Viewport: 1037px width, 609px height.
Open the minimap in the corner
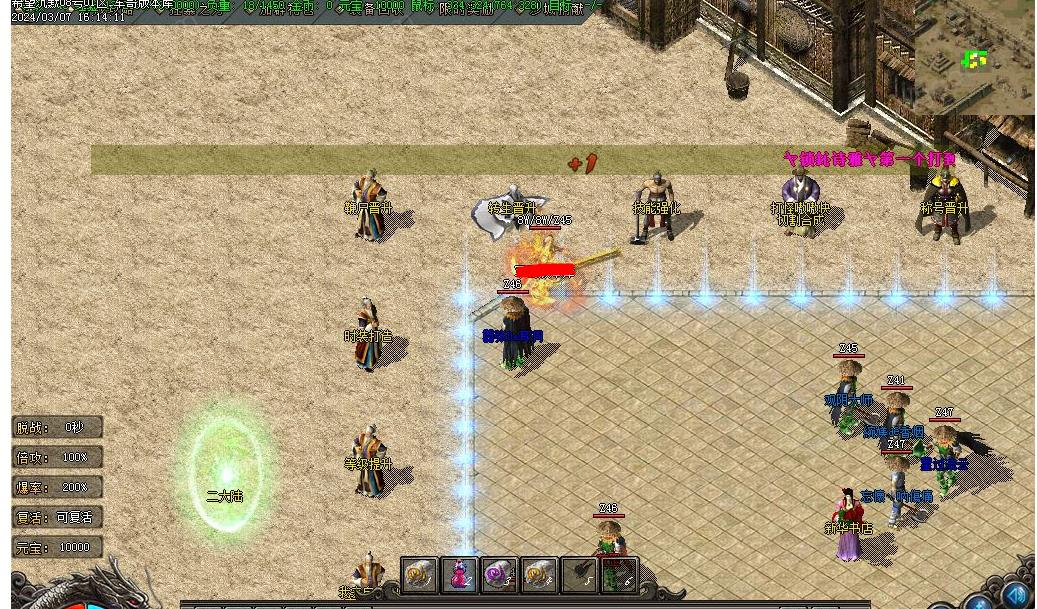(973, 58)
